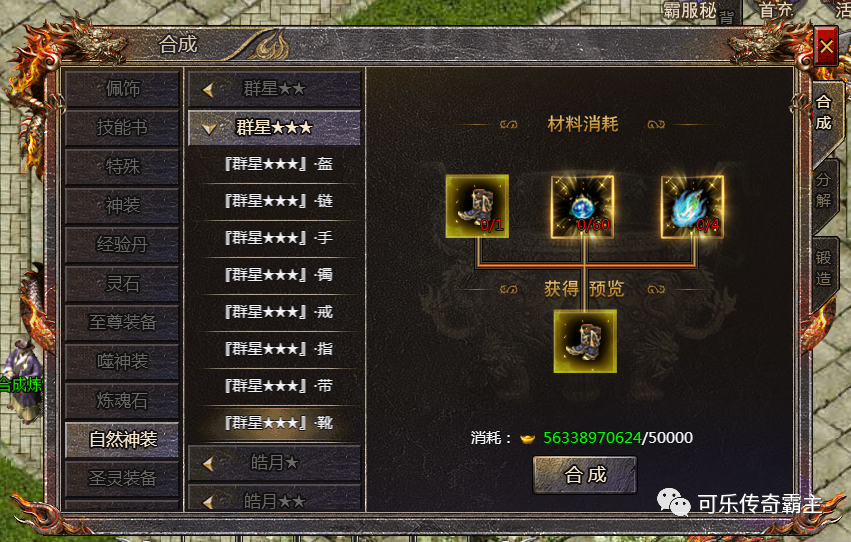Expand the 群星★★ group
This screenshot has height=542, width=851.
pyautogui.click(x=273, y=89)
